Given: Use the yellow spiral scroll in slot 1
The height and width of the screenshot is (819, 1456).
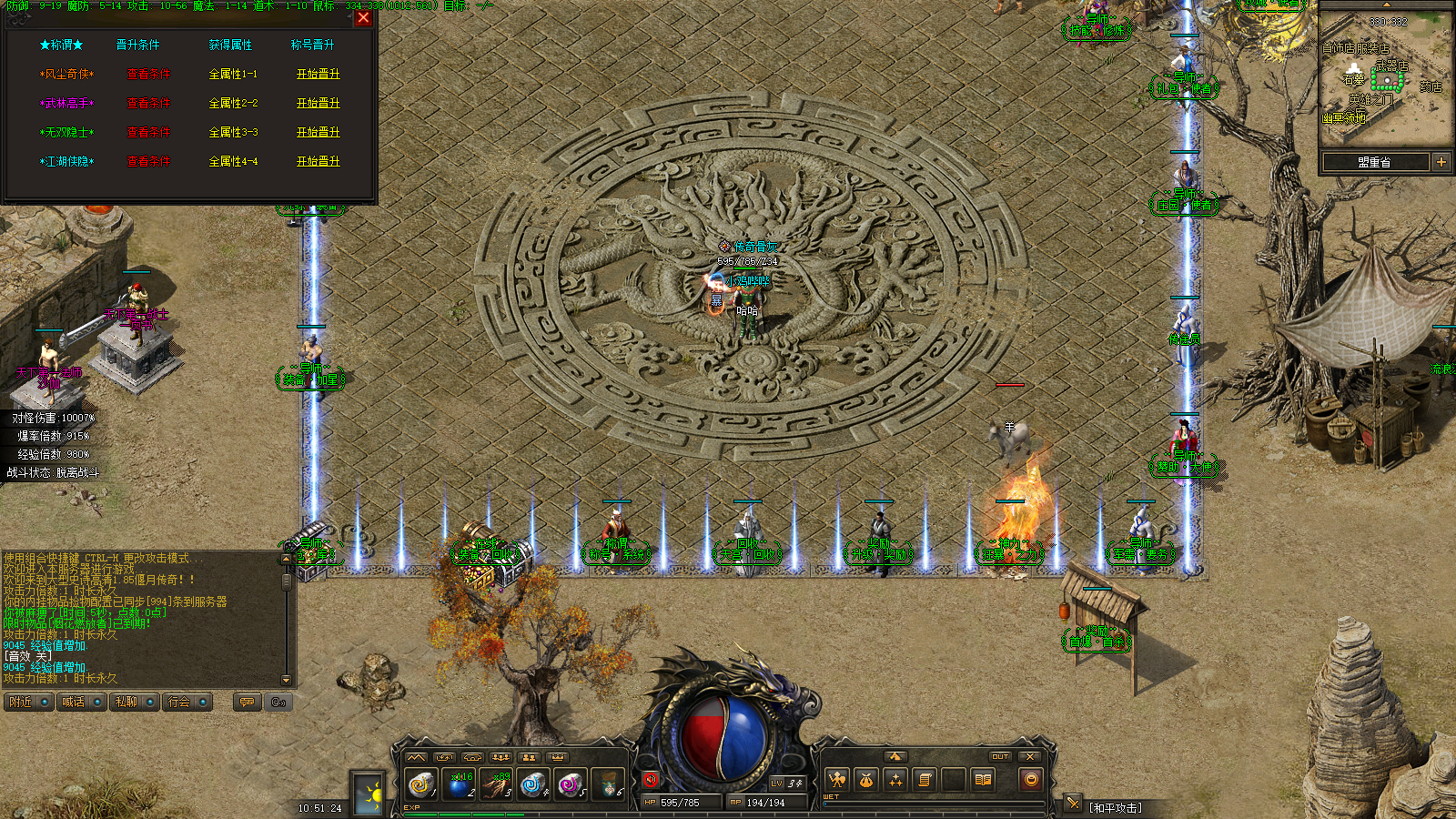Looking at the screenshot, I should pyautogui.click(x=420, y=783).
